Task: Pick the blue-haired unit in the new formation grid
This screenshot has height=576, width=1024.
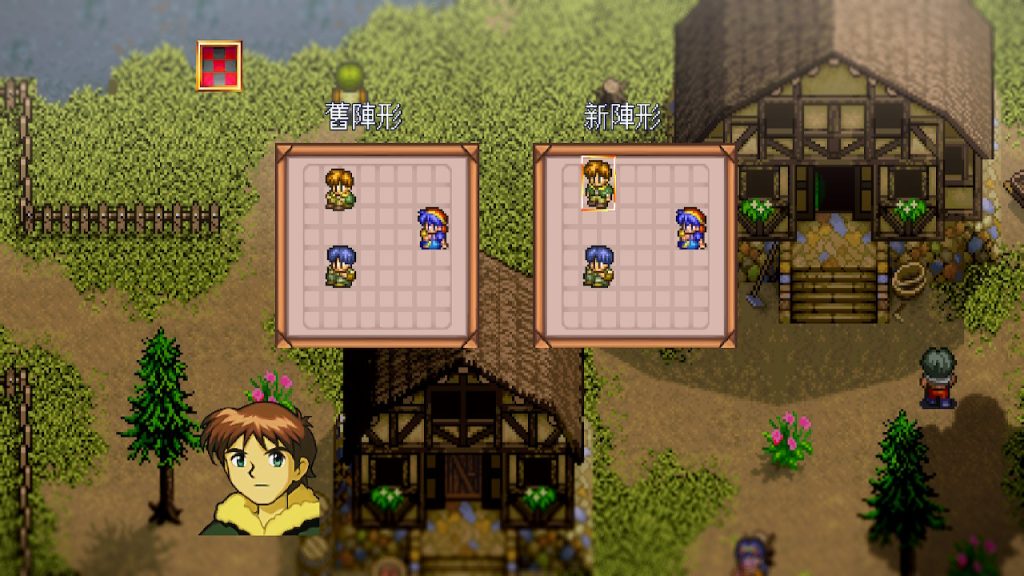Action: pos(598,266)
